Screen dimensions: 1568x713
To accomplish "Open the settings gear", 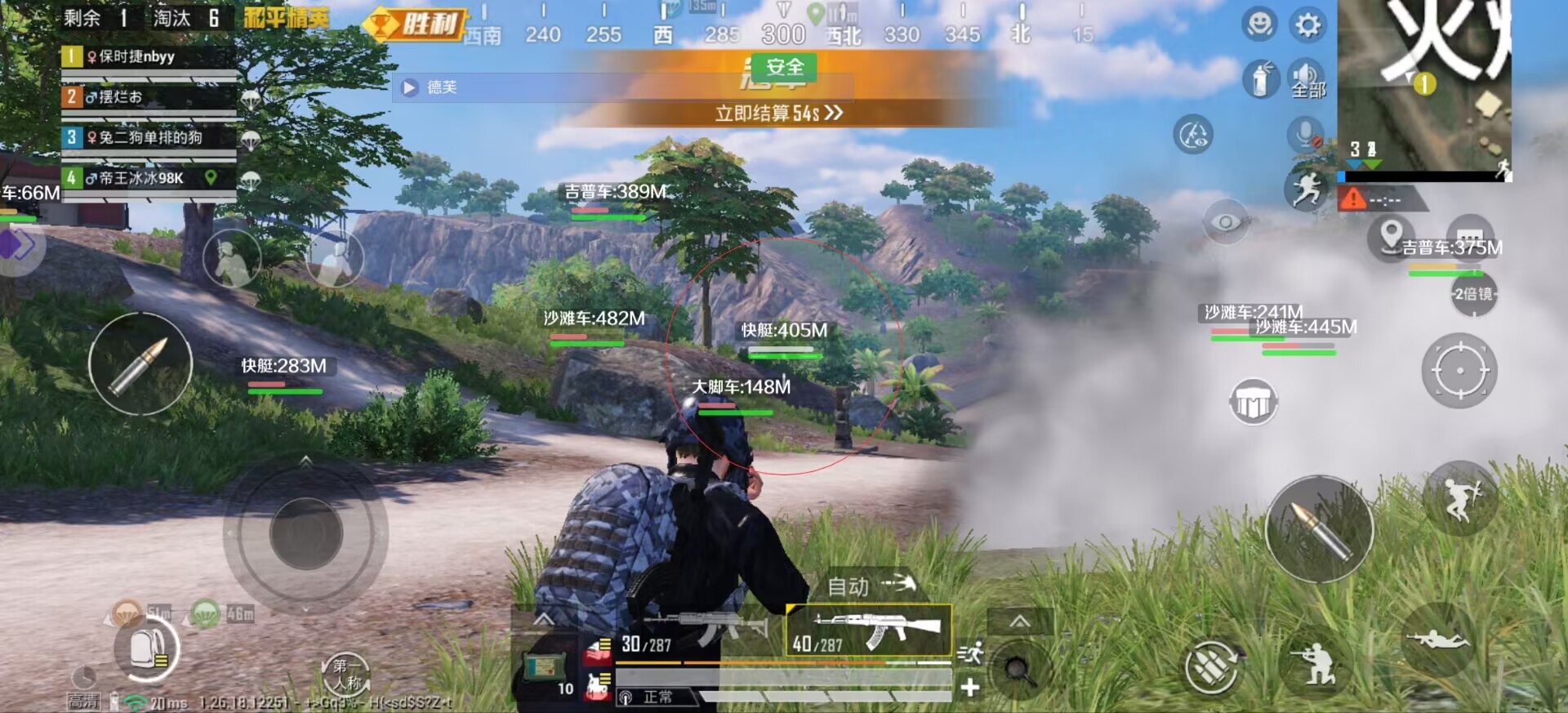I will (1307, 25).
